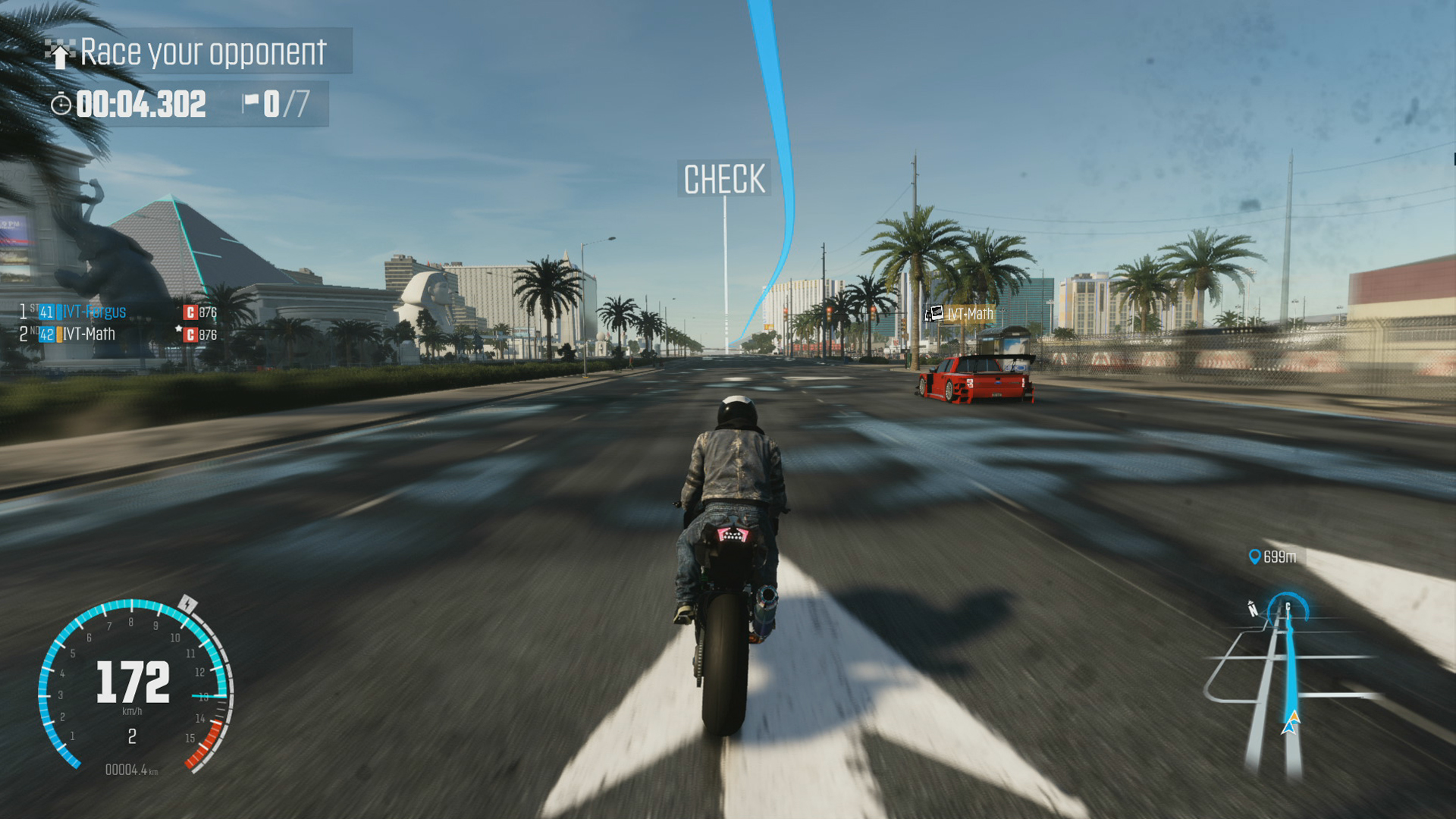Screen dimensions: 1456x819
Task: Toggle the blue level 41 badge for IVT-Fergus
Action: [x=45, y=312]
